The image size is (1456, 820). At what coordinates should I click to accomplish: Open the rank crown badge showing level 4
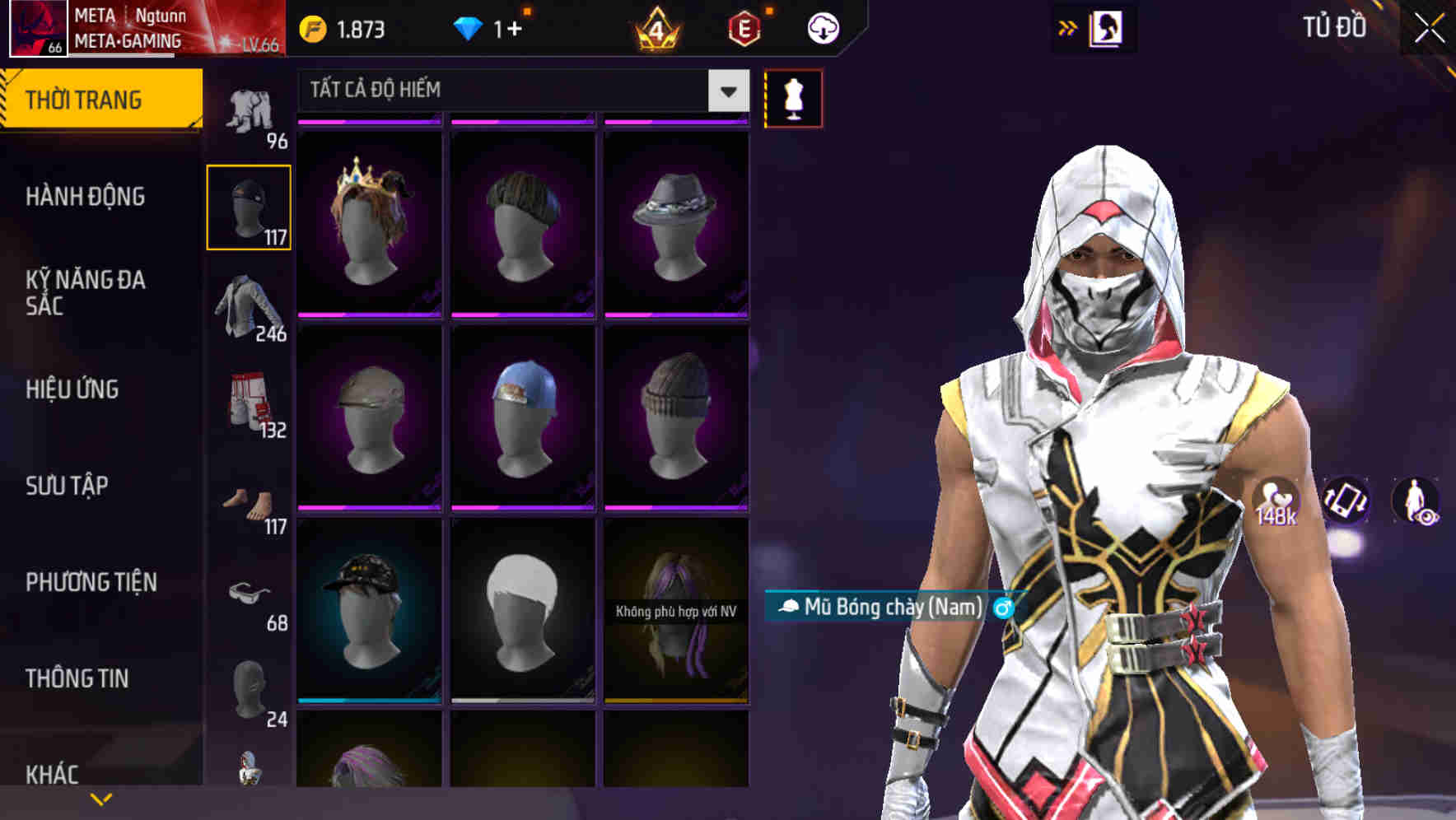[655, 27]
